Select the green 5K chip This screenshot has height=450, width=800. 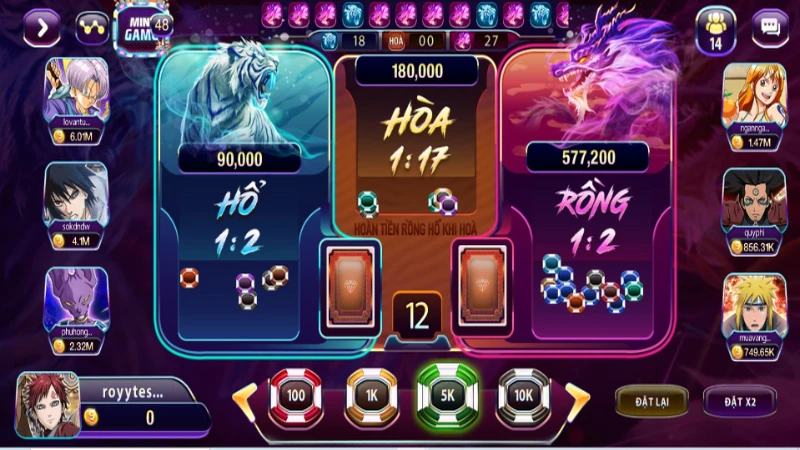(447, 397)
